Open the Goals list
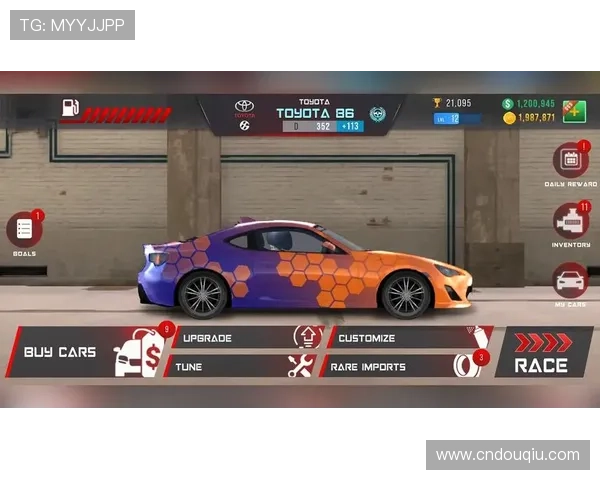 [x=24, y=231]
